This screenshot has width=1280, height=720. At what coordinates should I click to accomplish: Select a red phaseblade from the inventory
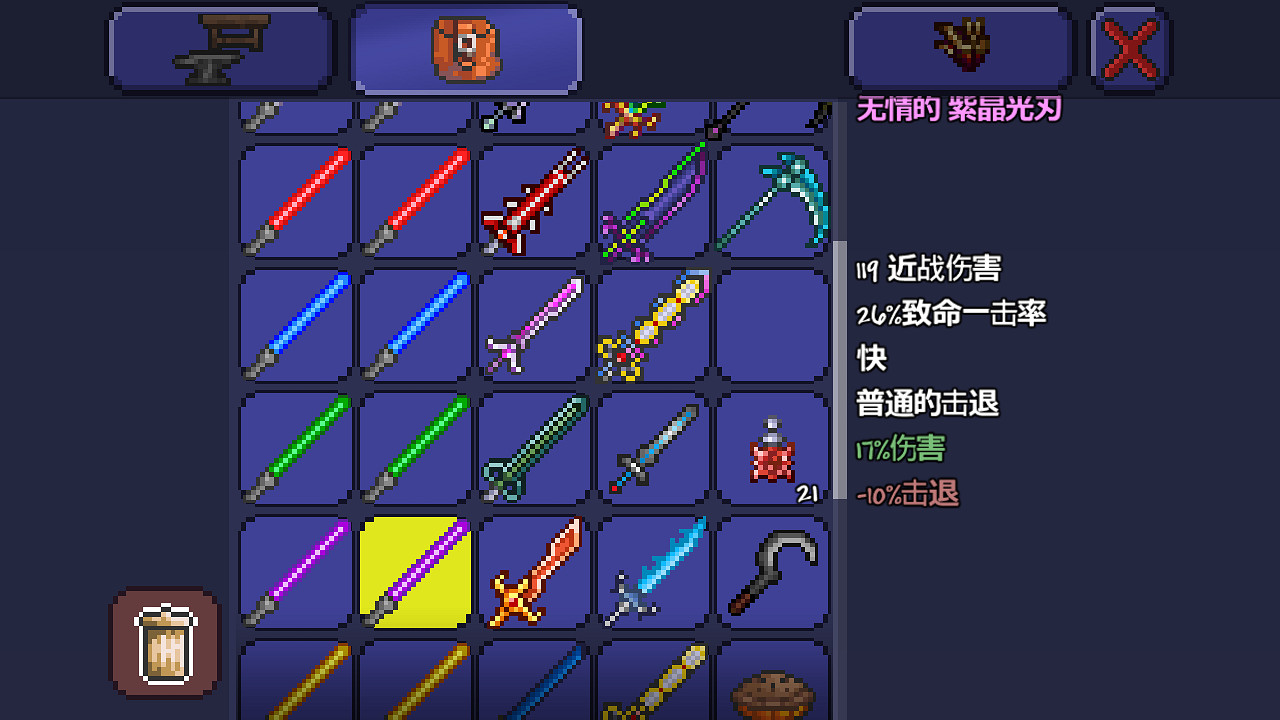tap(295, 200)
